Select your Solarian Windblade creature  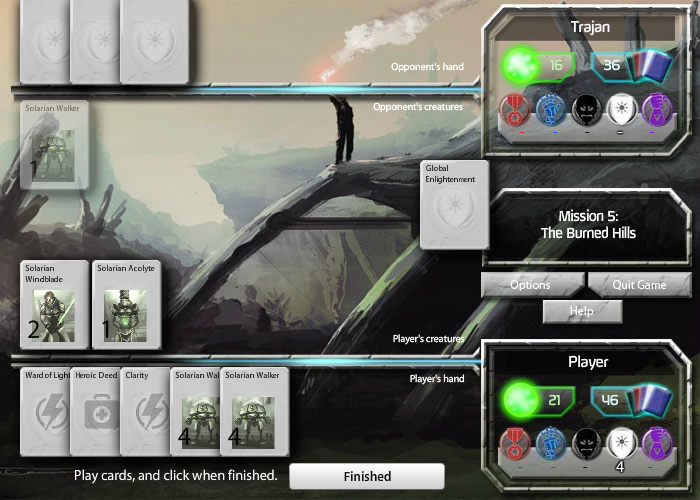(x=54, y=304)
